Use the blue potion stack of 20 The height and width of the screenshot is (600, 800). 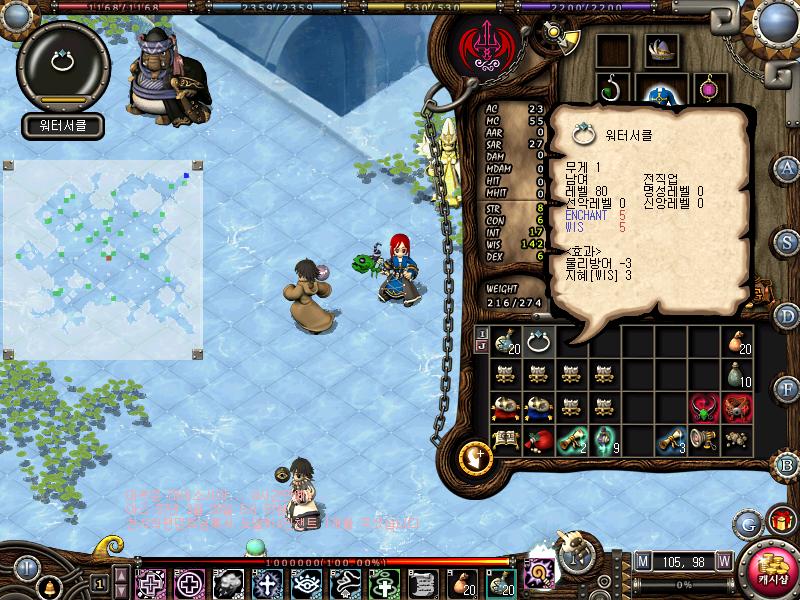[x=504, y=342]
